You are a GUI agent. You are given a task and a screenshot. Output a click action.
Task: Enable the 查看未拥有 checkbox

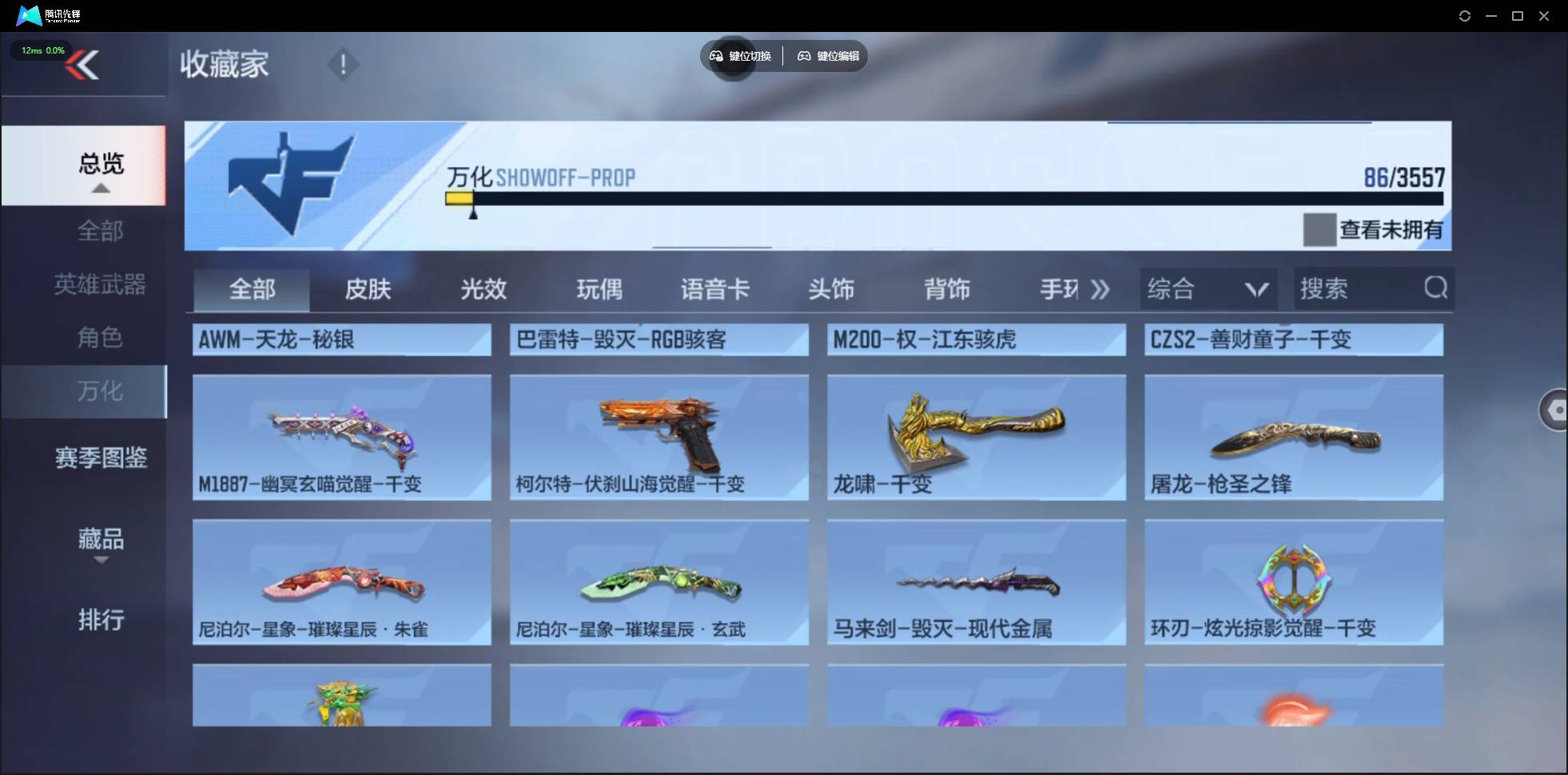click(x=1320, y=230)
